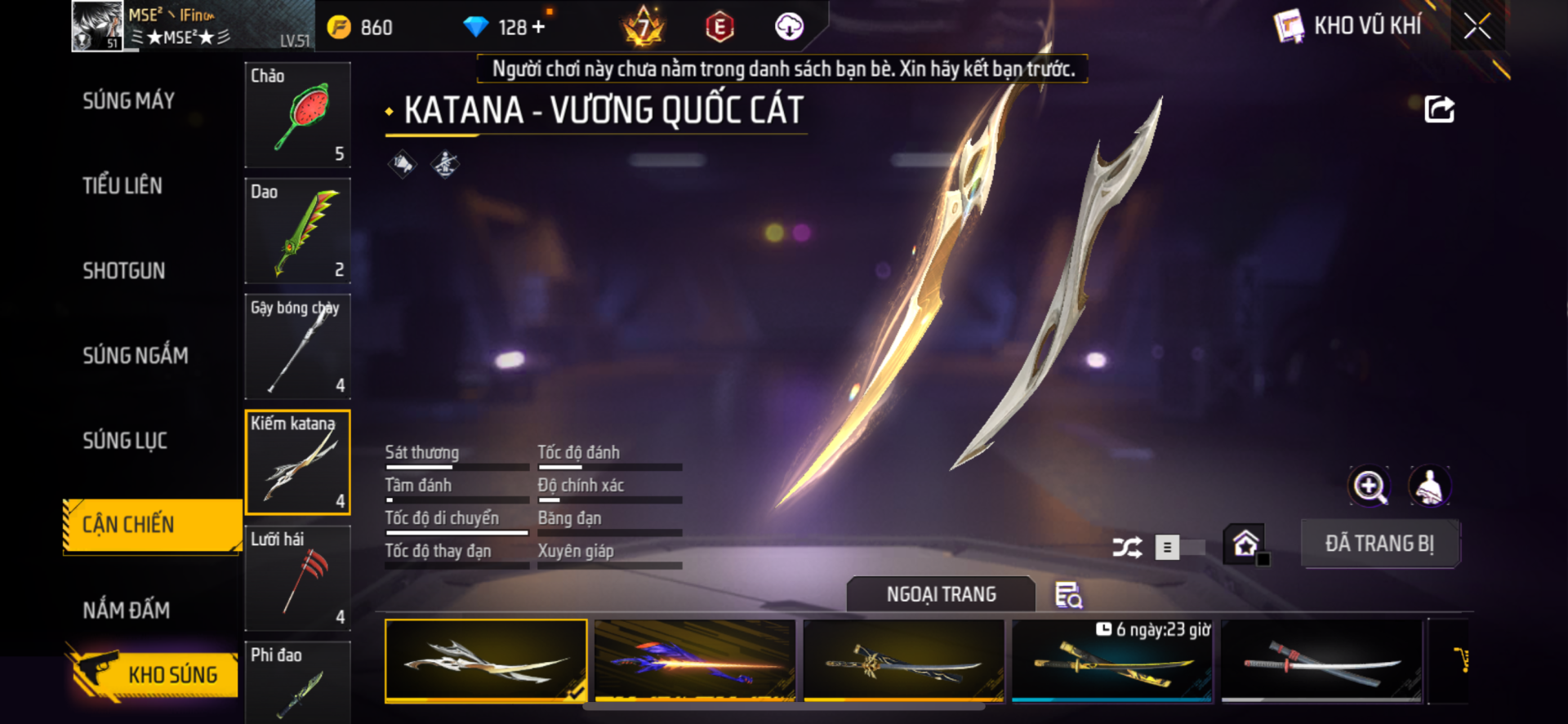Switch to the Nắm Đấm category

point(127,610)
